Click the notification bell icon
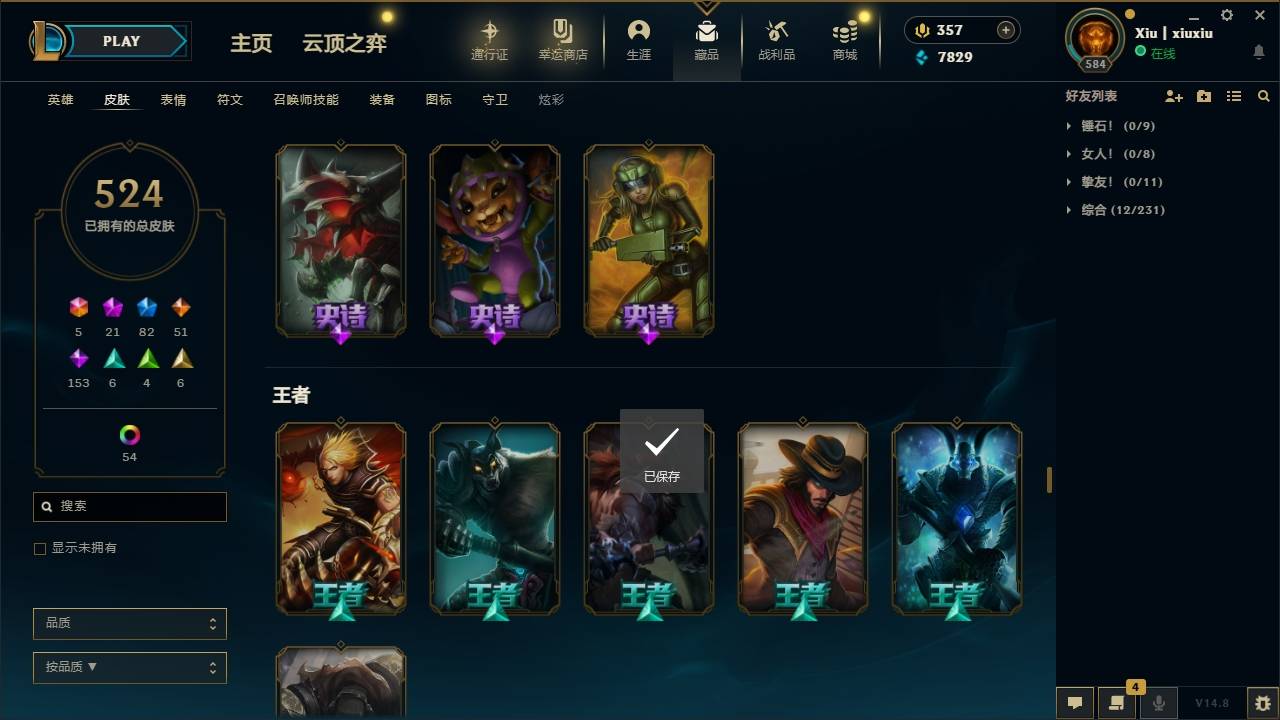The height and width of the screenshot is (720, 1280). point(1258,52)
